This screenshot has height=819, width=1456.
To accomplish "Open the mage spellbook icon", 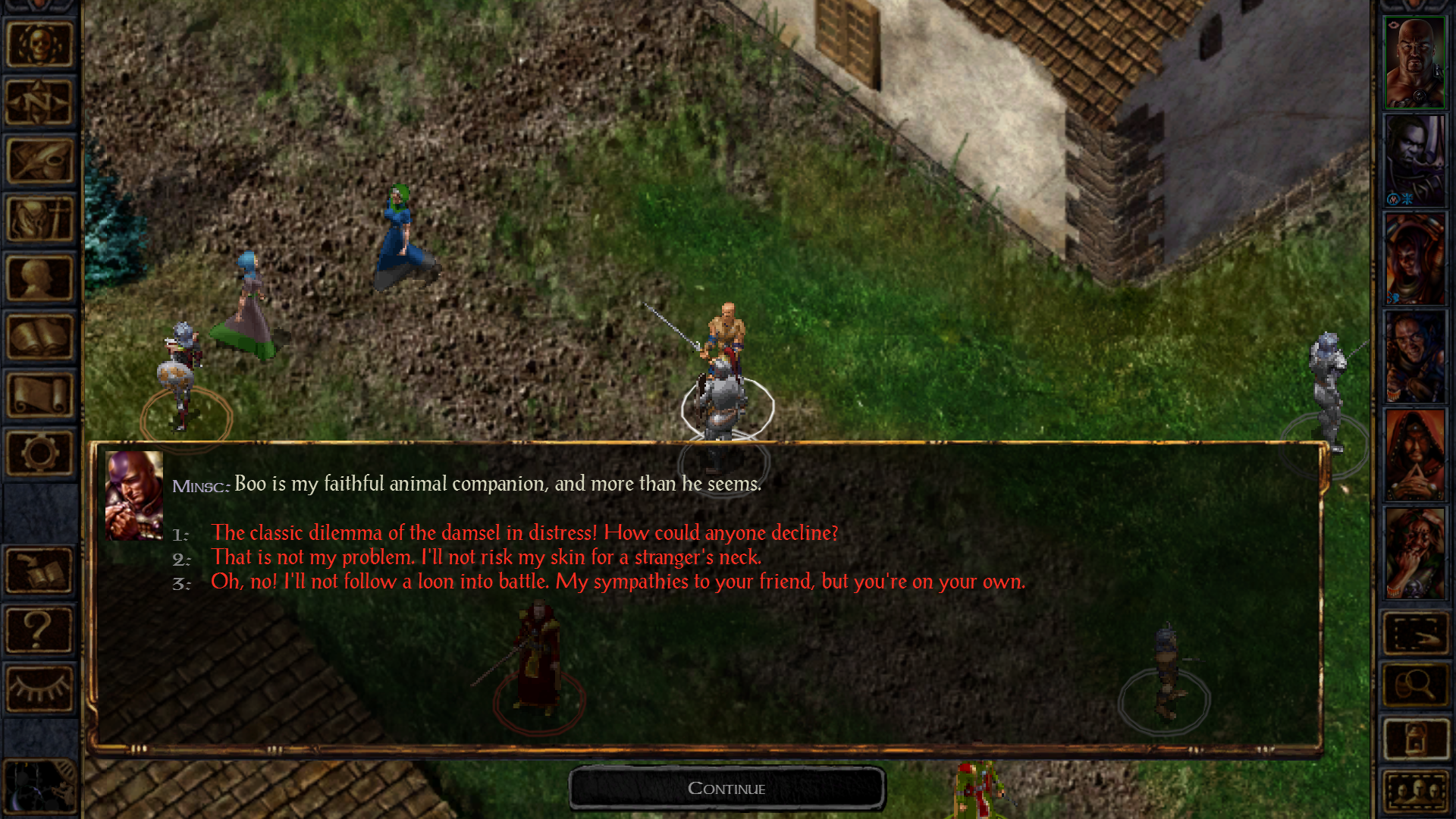I will click(x=39, y=337).
